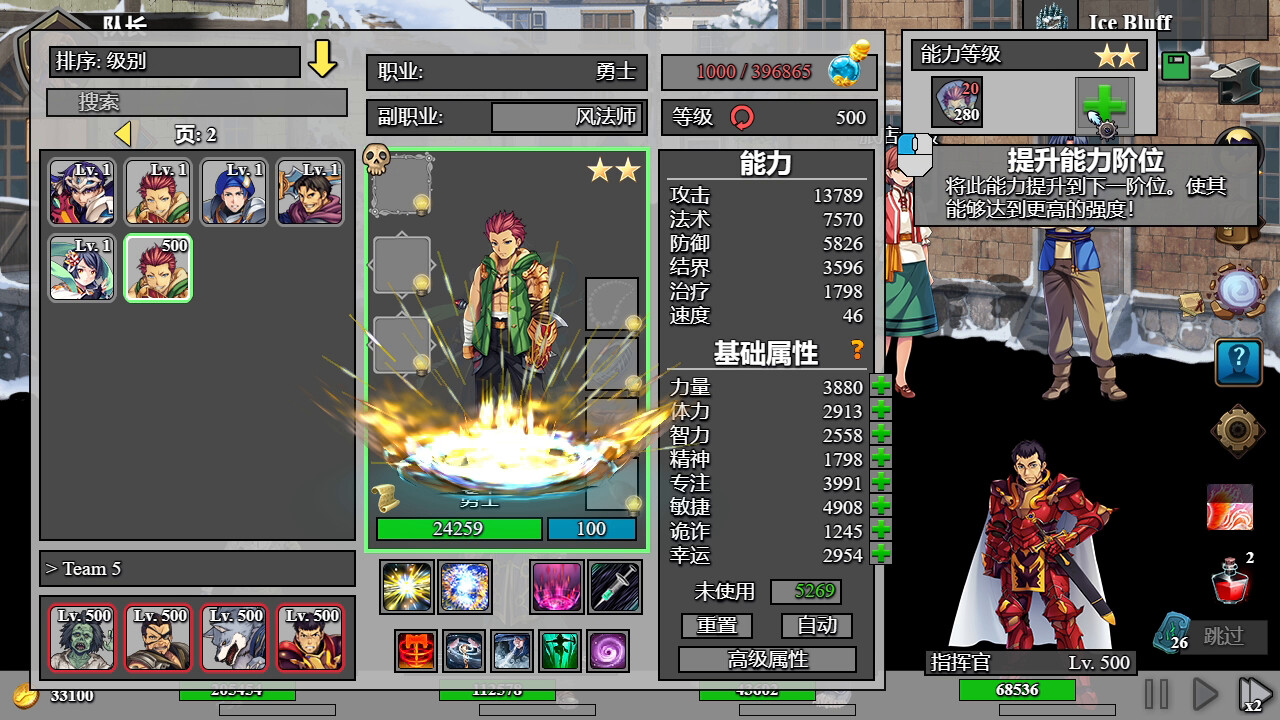This screenshot has width=1280, height=720.
Task: Increase 力量 with its green plus
Action: pos(879,387)
